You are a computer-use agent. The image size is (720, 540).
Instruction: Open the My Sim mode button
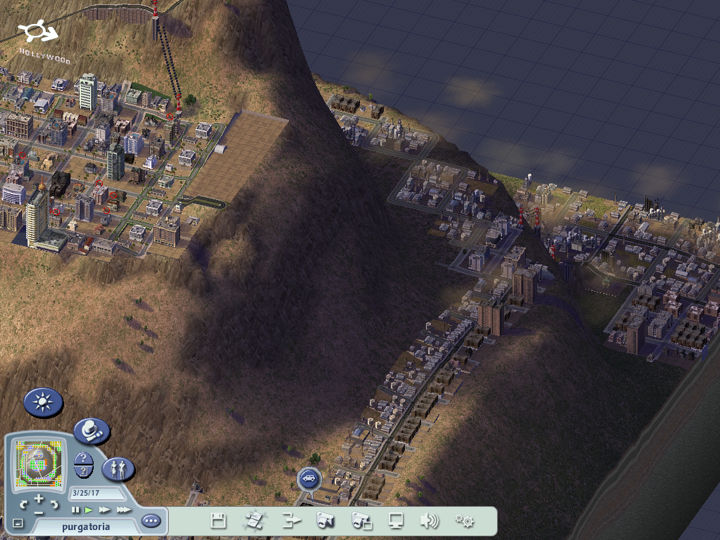117,468
